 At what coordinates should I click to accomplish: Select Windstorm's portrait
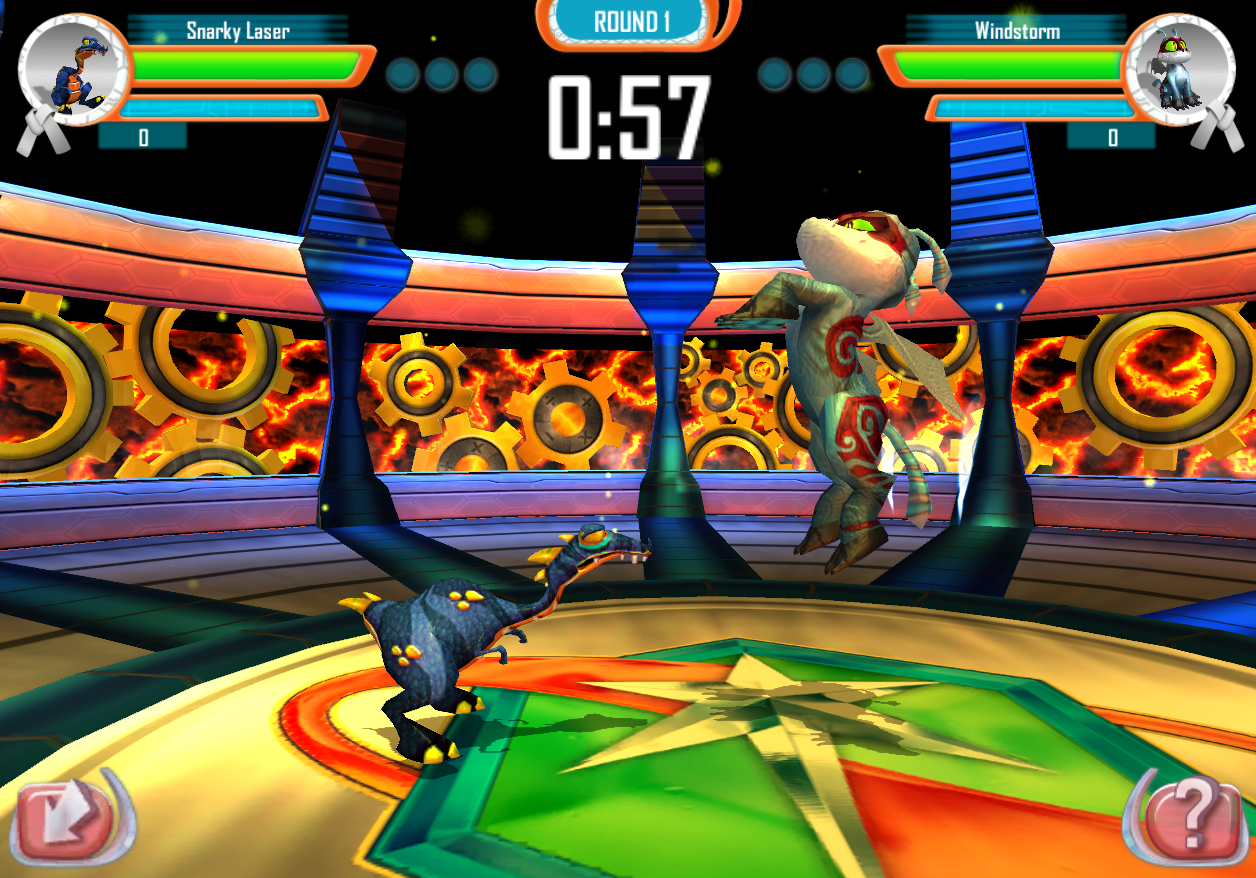(1178, 72)
